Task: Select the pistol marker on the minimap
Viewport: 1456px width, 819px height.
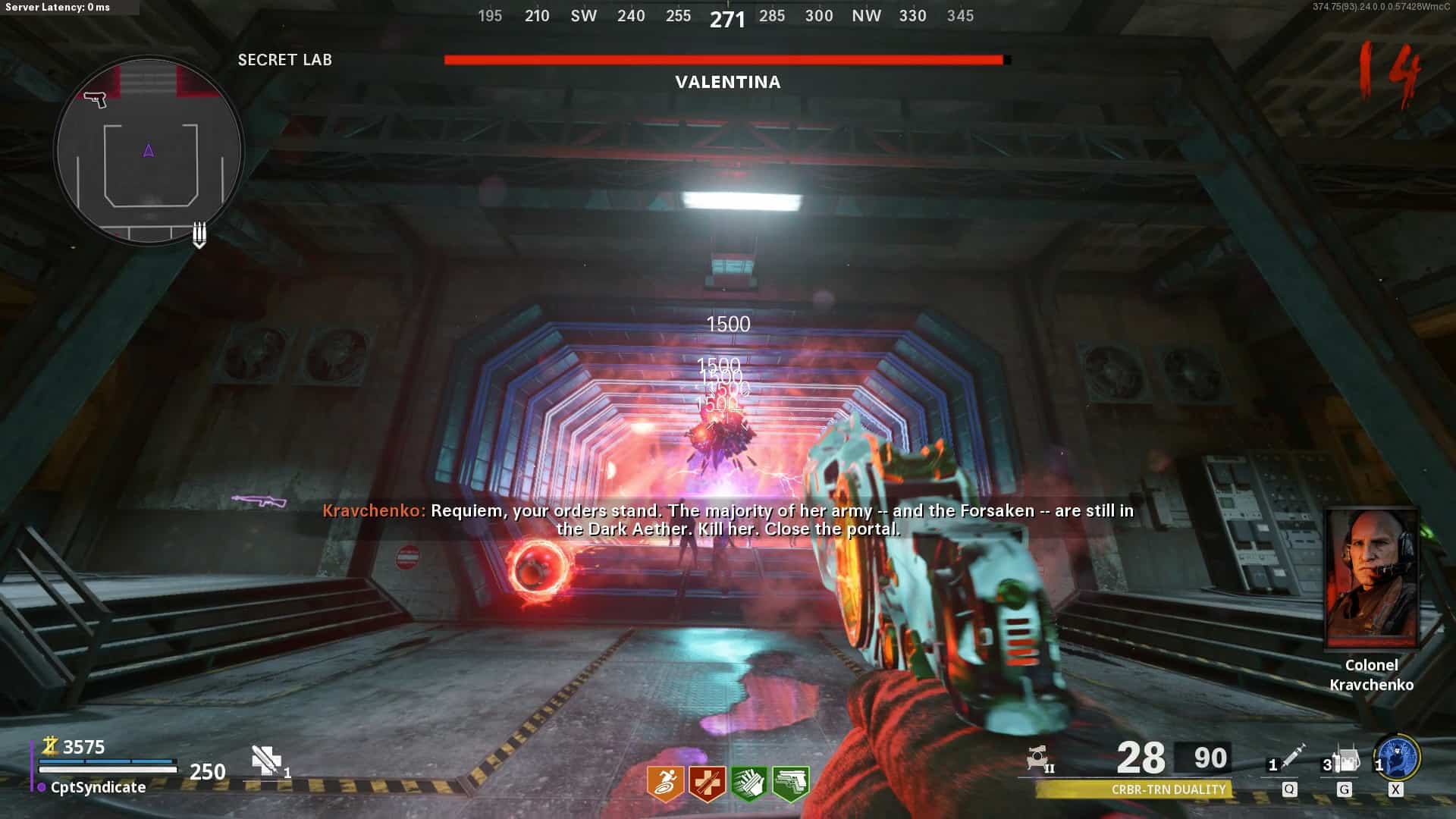Action: (x=96, y=99)
